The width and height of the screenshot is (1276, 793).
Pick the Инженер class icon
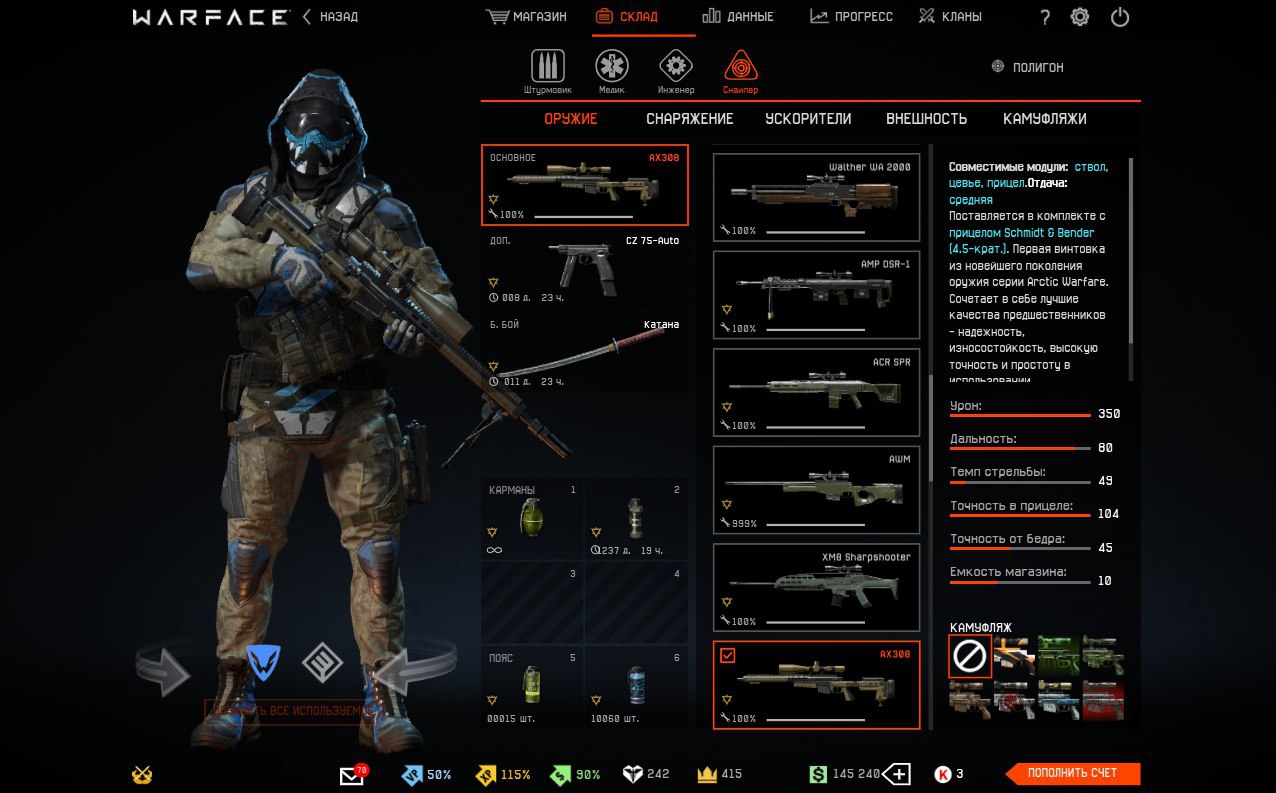(676, 67)
